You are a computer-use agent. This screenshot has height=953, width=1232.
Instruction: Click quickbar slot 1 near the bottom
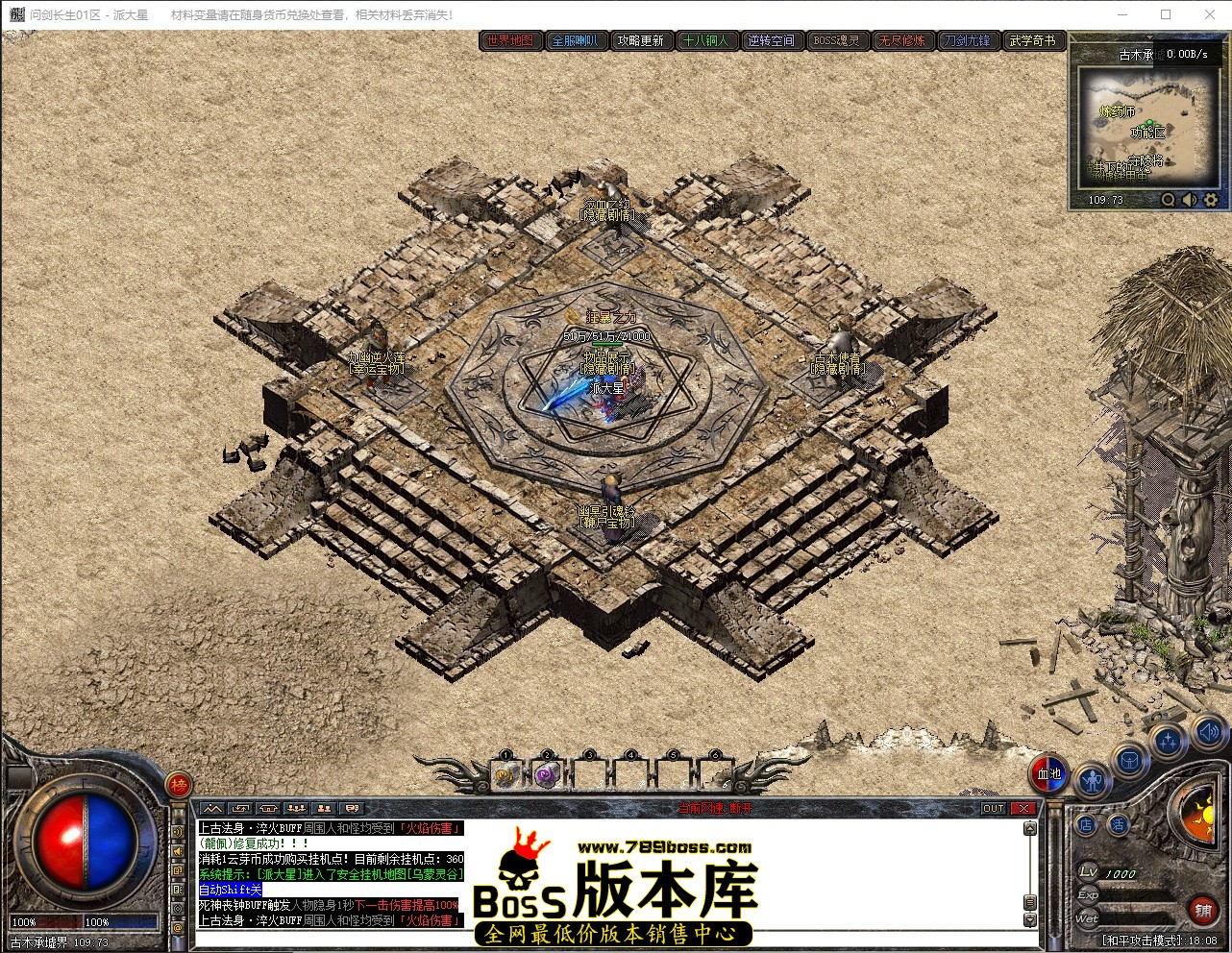tap(505, 773)
